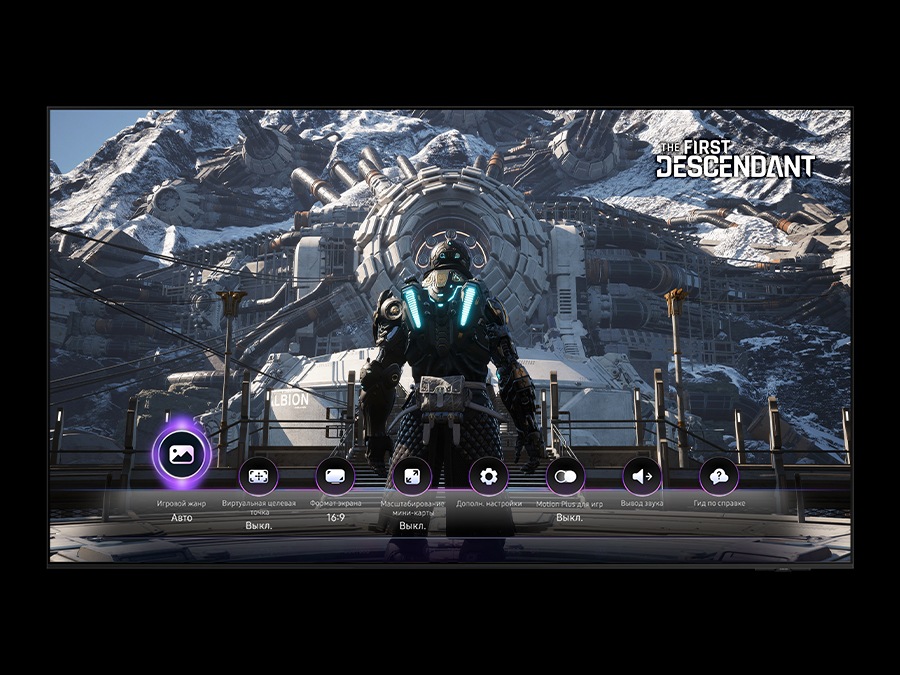Toggle Виртуальная целевая точка (virtual aim point)

click(x=258, y=476)
